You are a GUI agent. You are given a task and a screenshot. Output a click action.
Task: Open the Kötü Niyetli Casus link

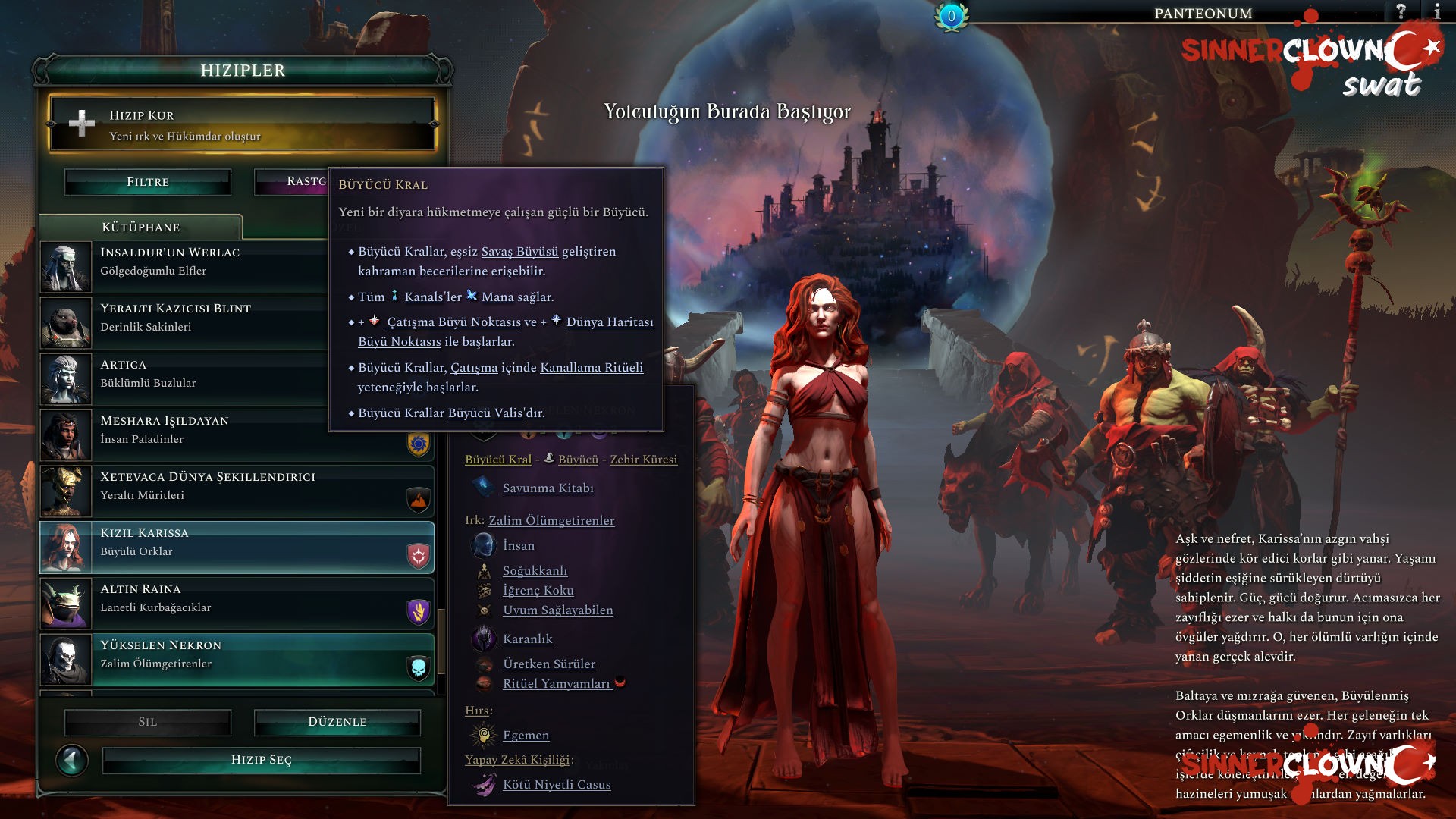coord(557,785)
